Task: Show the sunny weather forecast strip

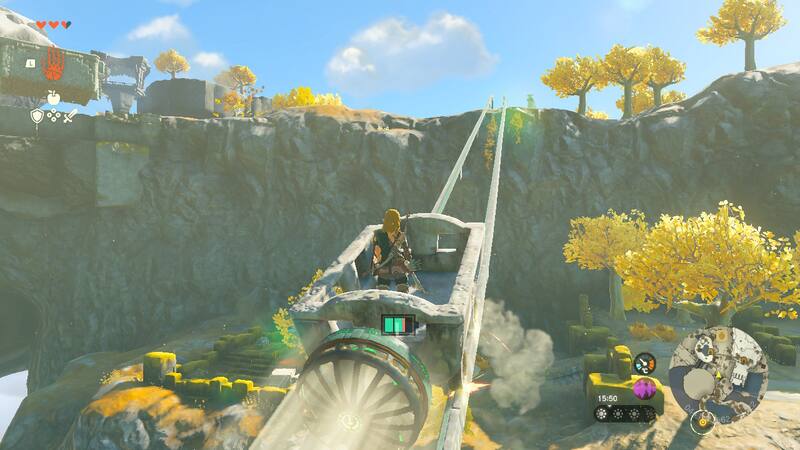Action: tap(626, 412)
